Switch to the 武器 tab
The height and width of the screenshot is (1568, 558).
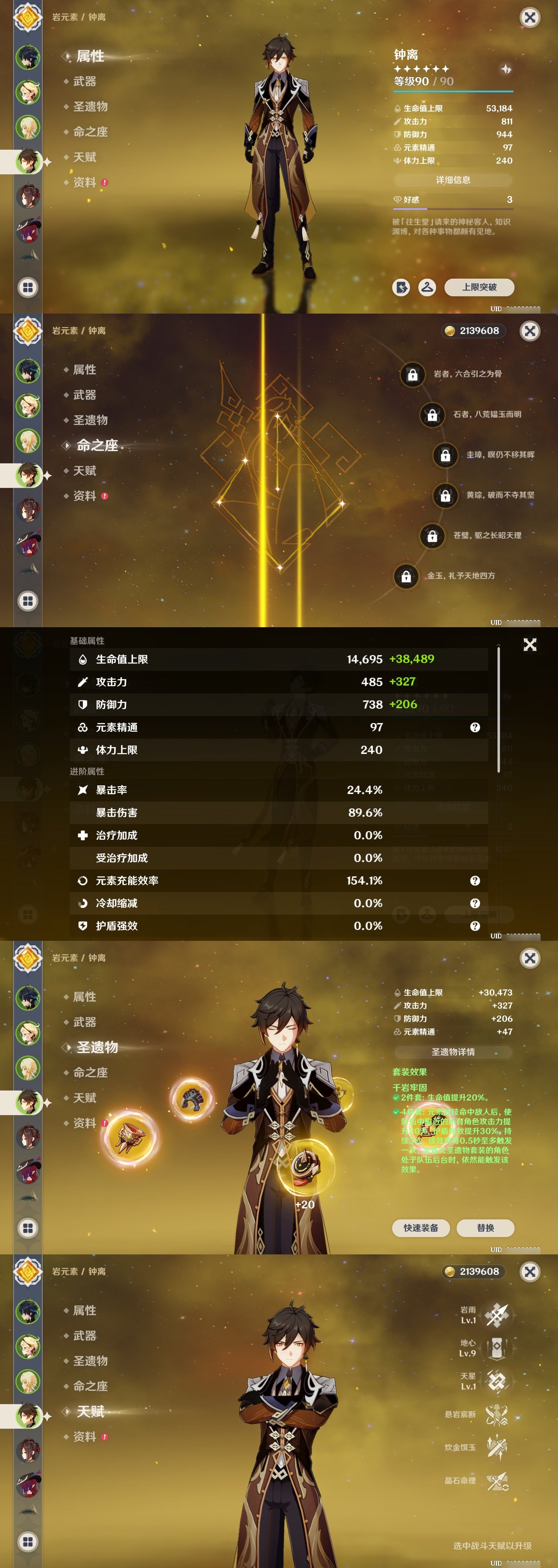[85, 81]
